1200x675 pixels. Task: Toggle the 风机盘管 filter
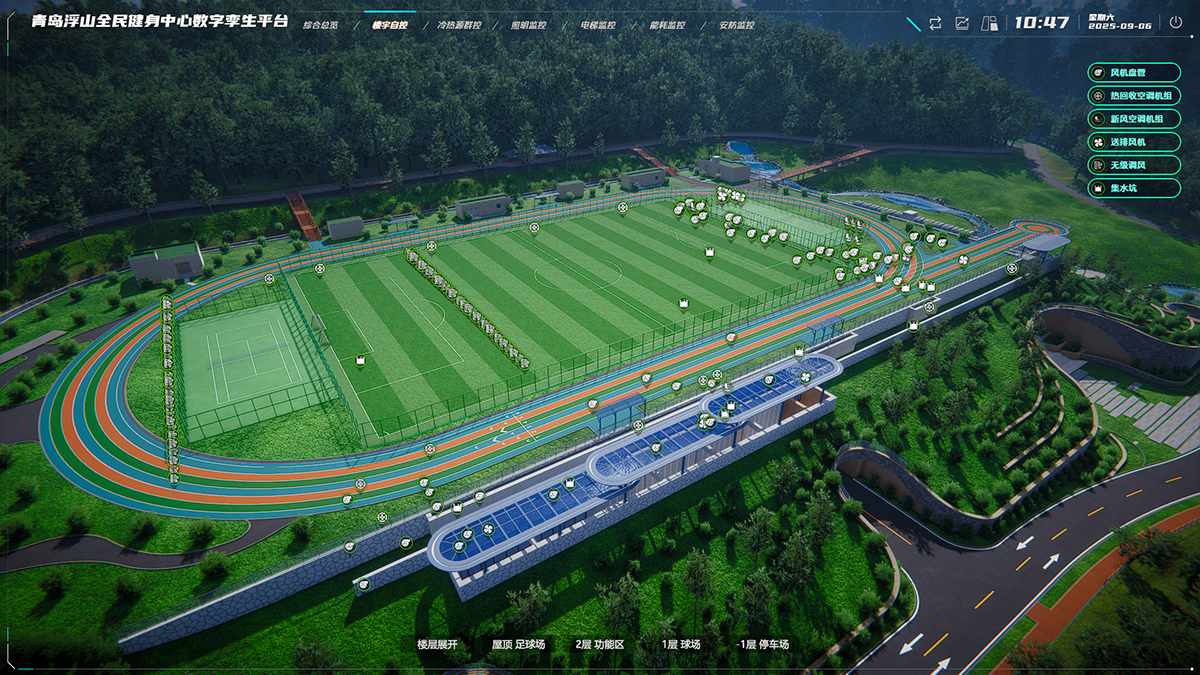(1133, 73)
